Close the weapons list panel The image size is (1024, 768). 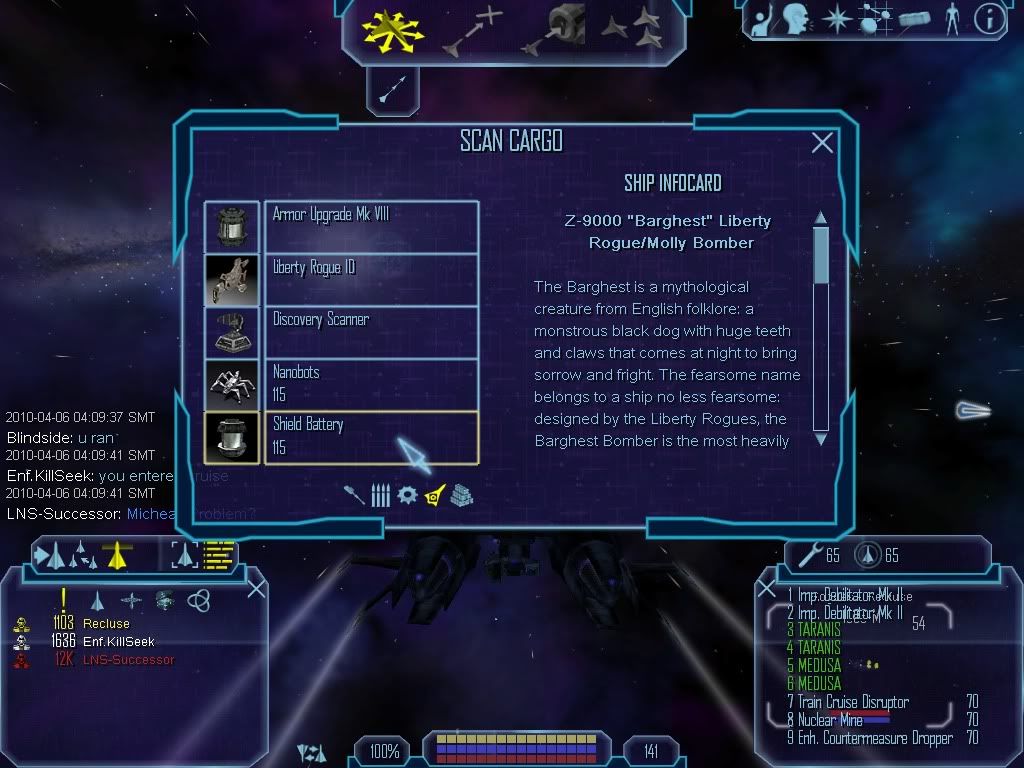click(770, 587)
